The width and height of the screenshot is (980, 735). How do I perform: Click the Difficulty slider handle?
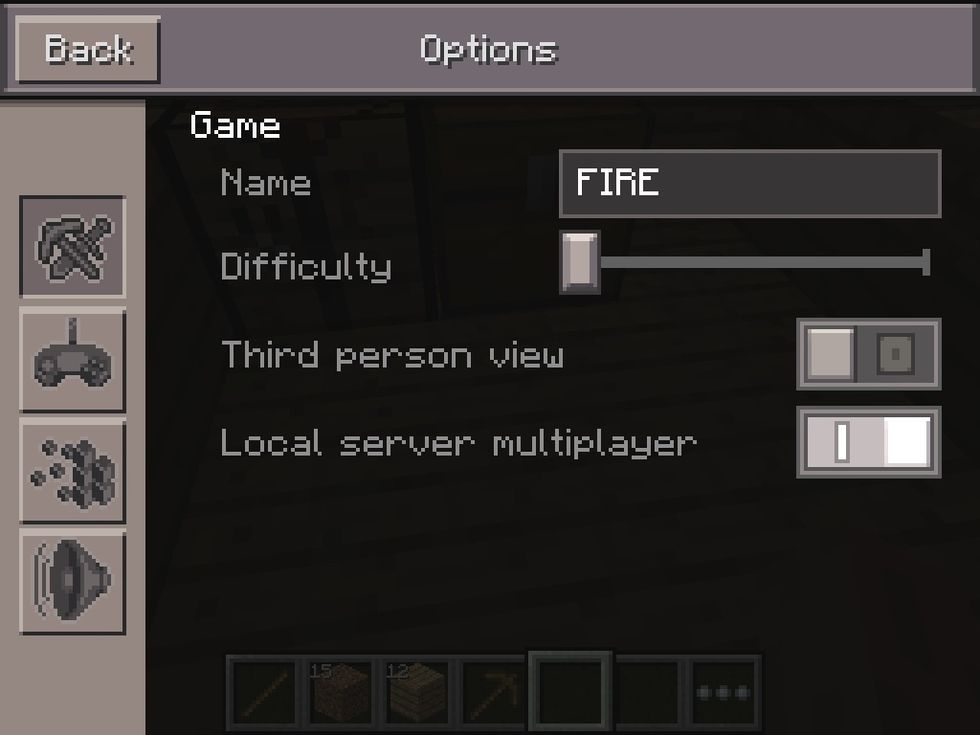[x=579, y=263]
